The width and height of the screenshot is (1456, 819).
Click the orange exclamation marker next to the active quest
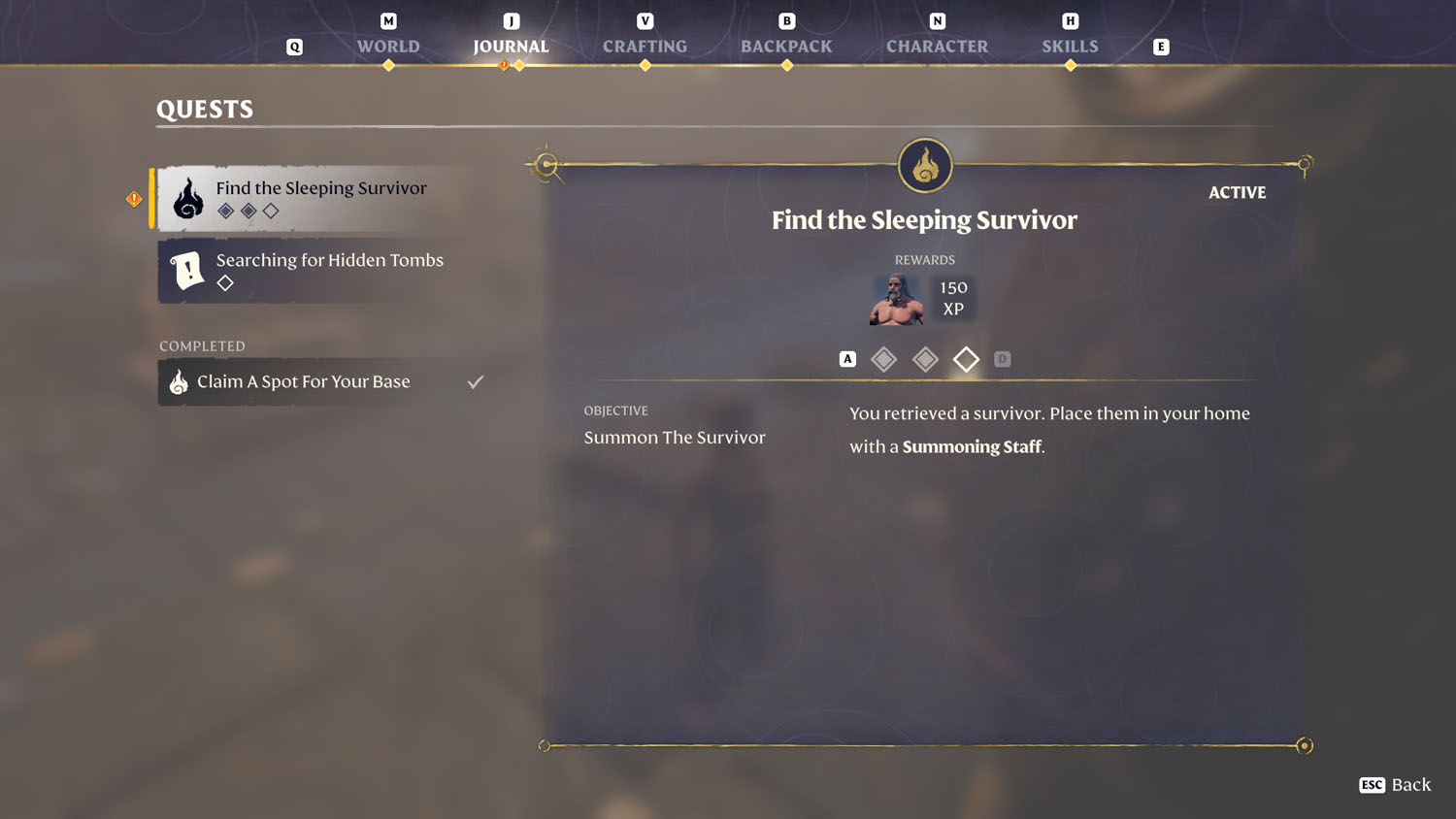134,198
